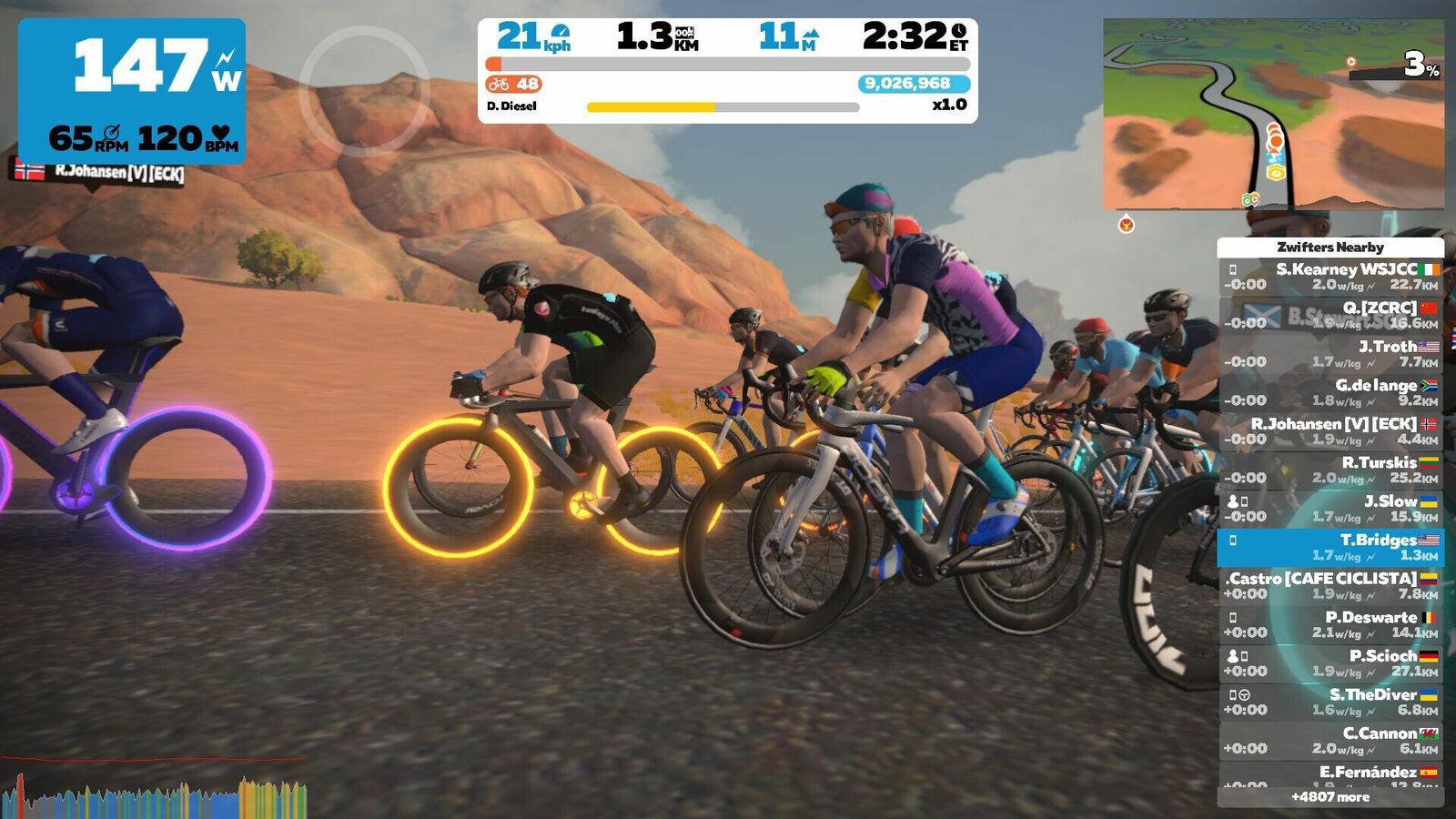
Task: Select C.Cannon in the rider list
Action: pos(1330,741)
